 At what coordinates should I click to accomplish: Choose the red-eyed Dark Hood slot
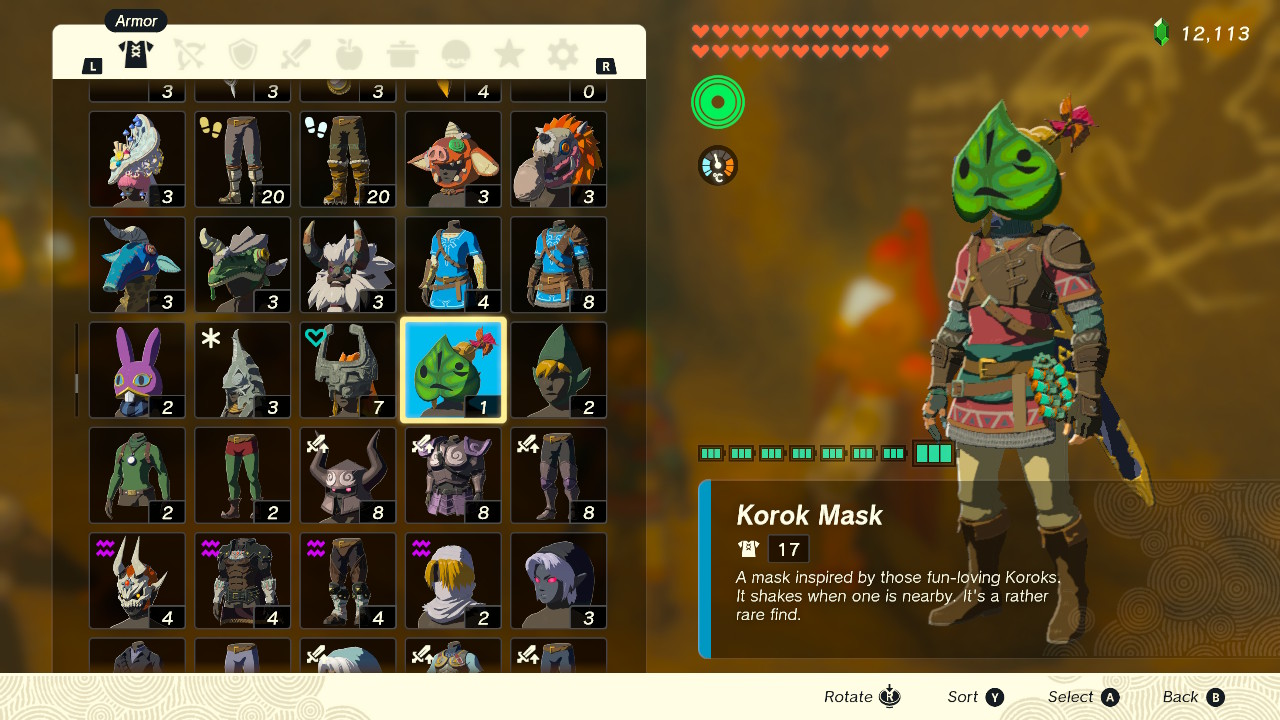[x=559, y=581]
